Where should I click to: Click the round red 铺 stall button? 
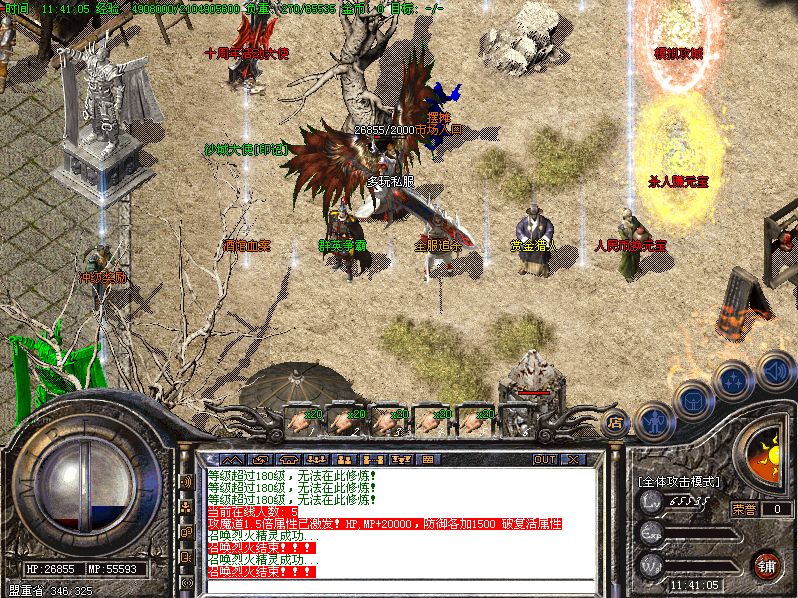767,565
